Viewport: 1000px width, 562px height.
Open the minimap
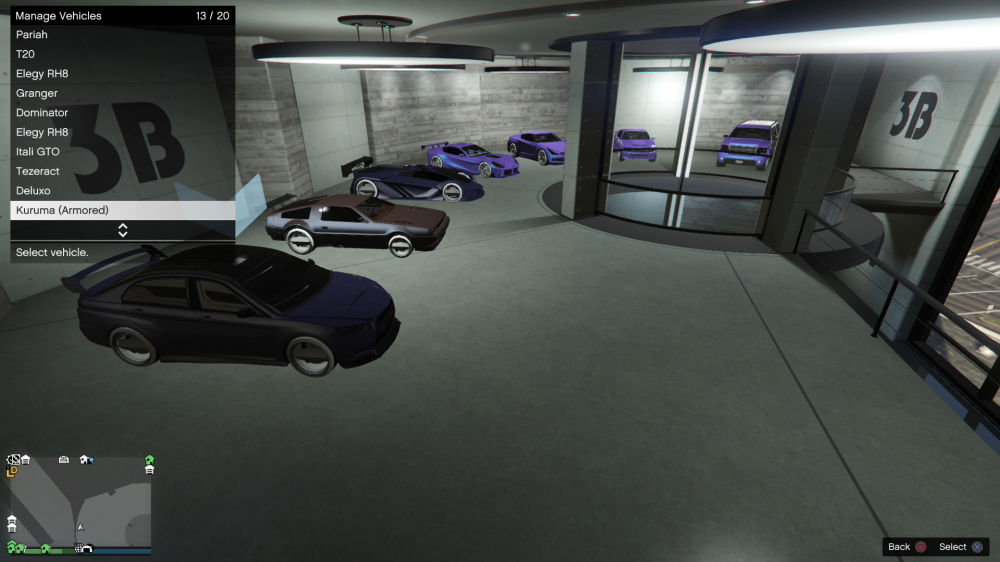[x=80, y=505]
